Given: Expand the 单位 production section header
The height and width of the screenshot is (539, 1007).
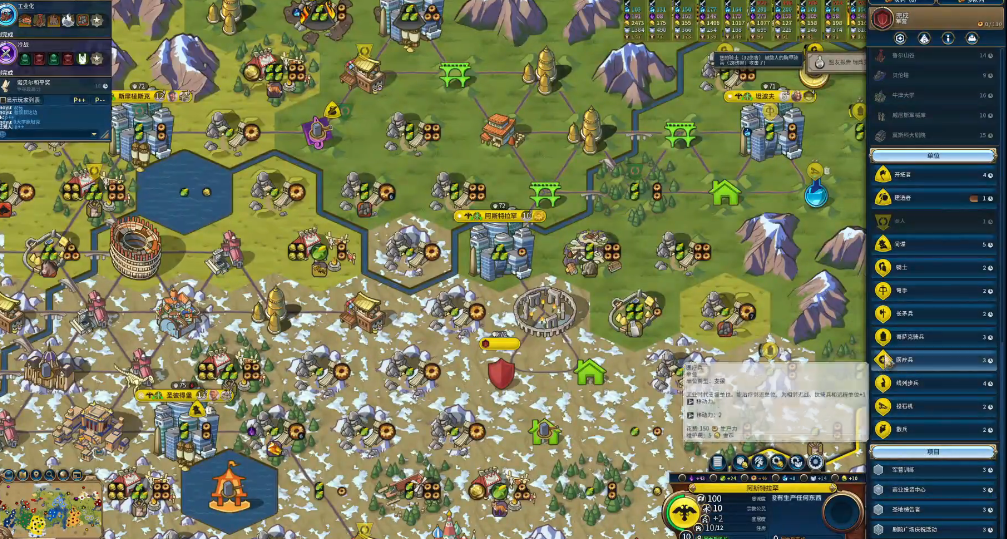Looking at the screenshot, I should [x=932, y=155].
